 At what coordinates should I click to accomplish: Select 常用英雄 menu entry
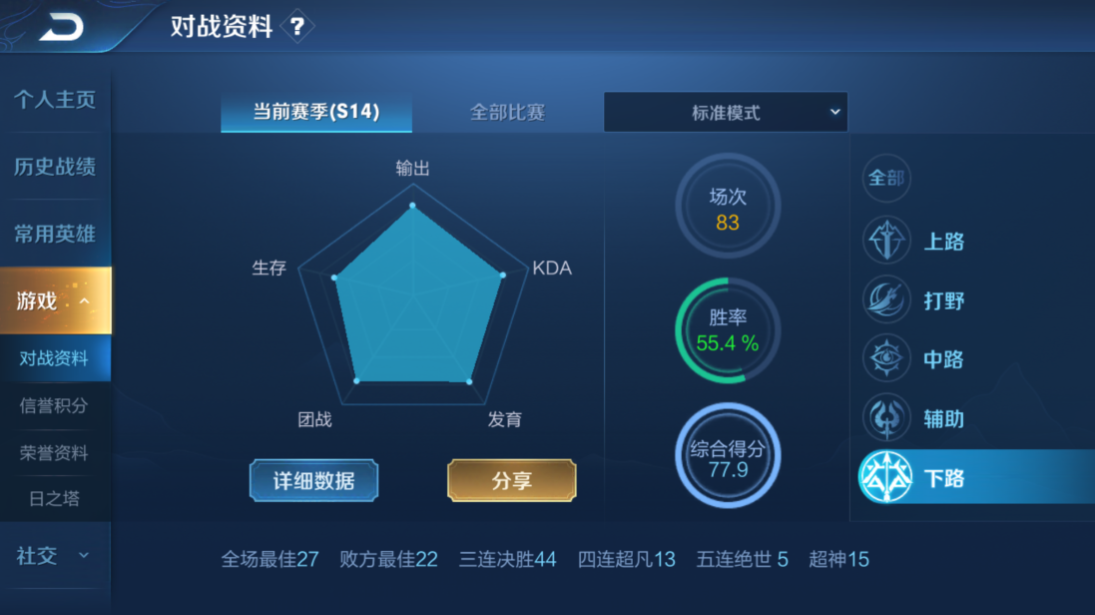click(55, 234)
